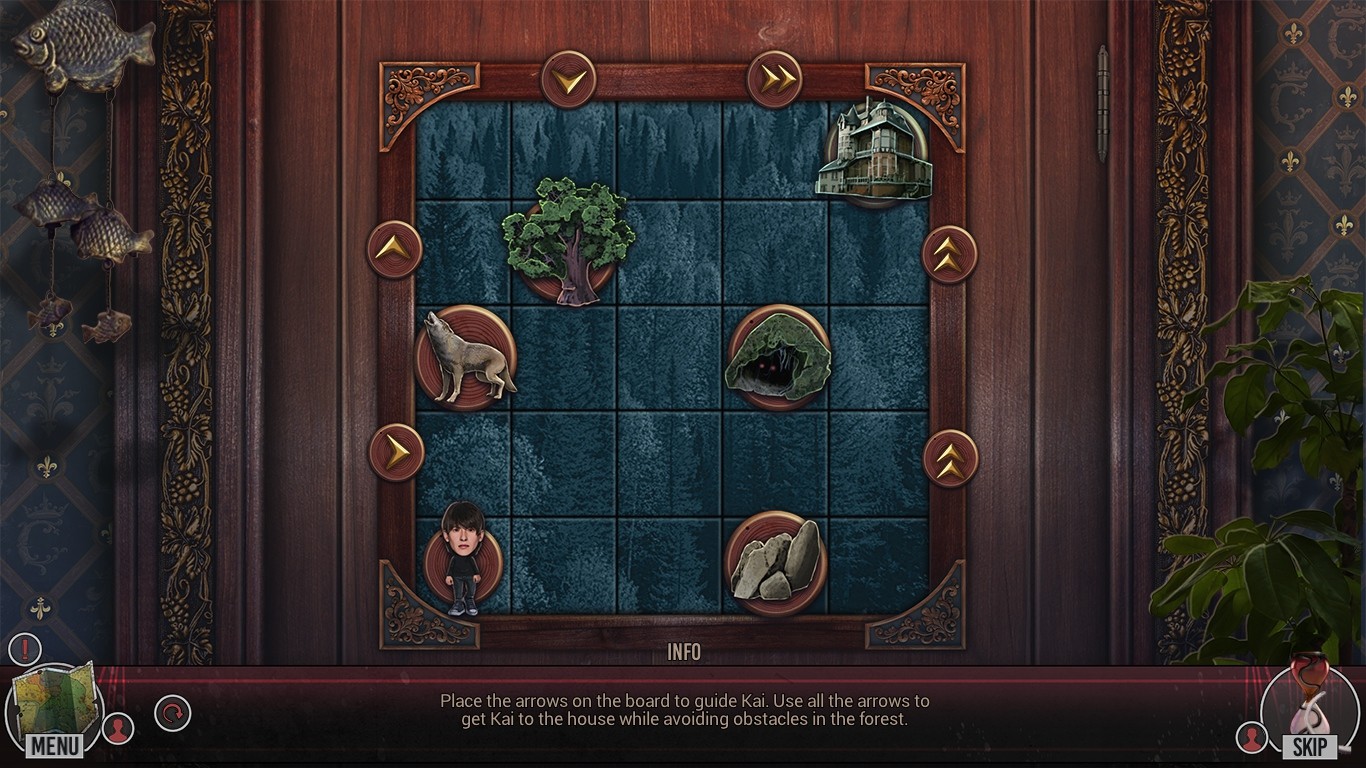
Task: Click the pile of rocks obstacle tile
Action: pos(774,559)
